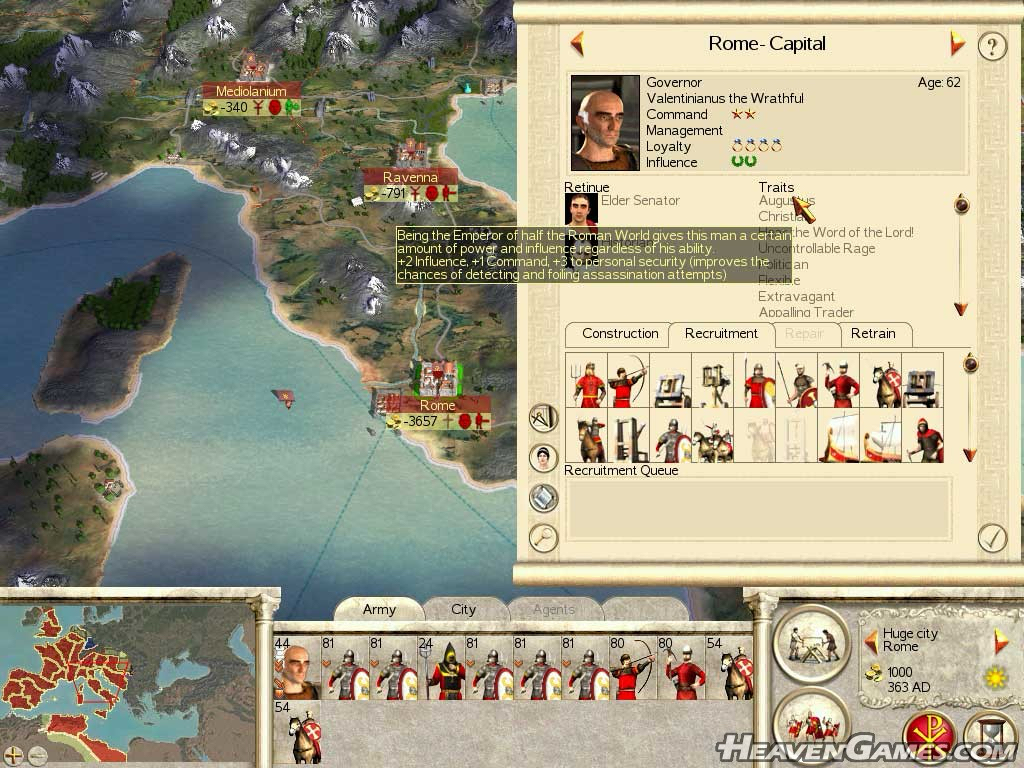Go to previous settlement with left arrow beside Rome- Capital
The height and width of the screenshot is (768, 1024).
577,44
